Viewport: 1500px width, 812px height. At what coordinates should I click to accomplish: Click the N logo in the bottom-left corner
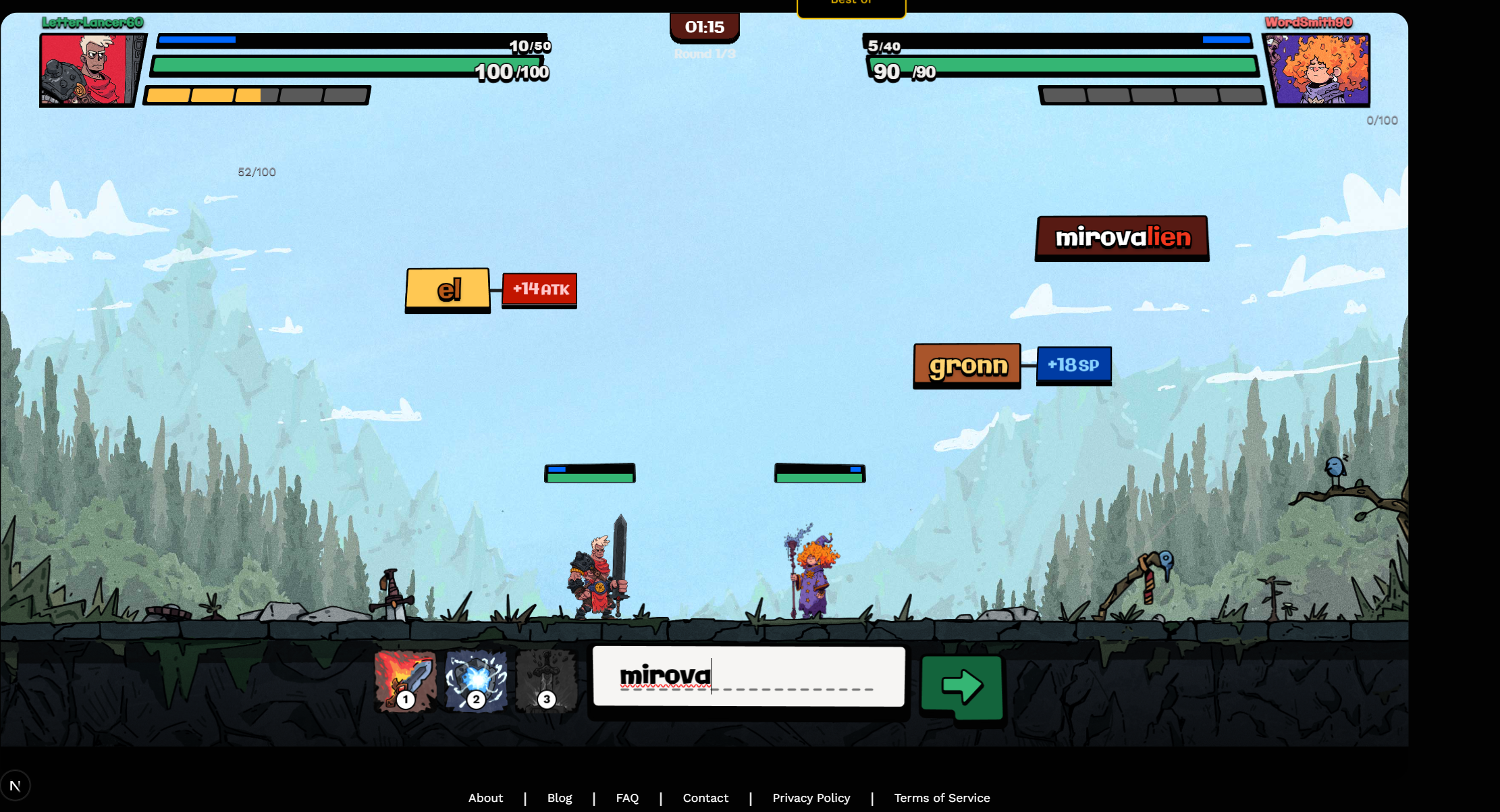[16, 785]
